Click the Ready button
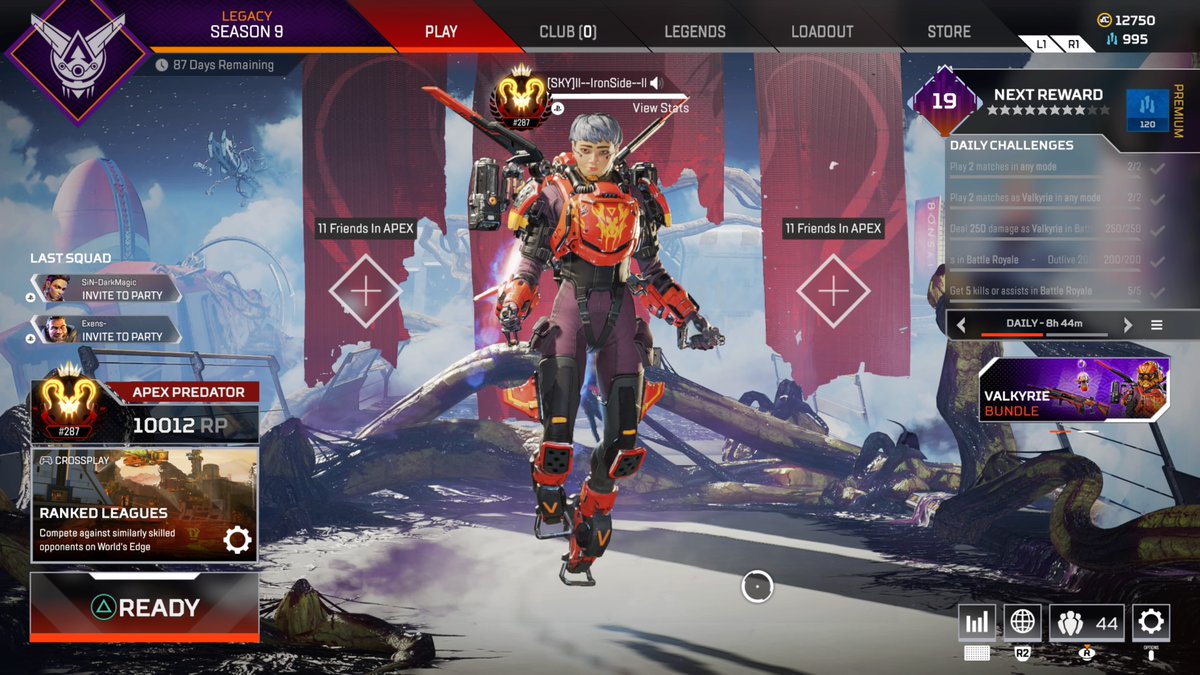 click(x=145, y=607)
